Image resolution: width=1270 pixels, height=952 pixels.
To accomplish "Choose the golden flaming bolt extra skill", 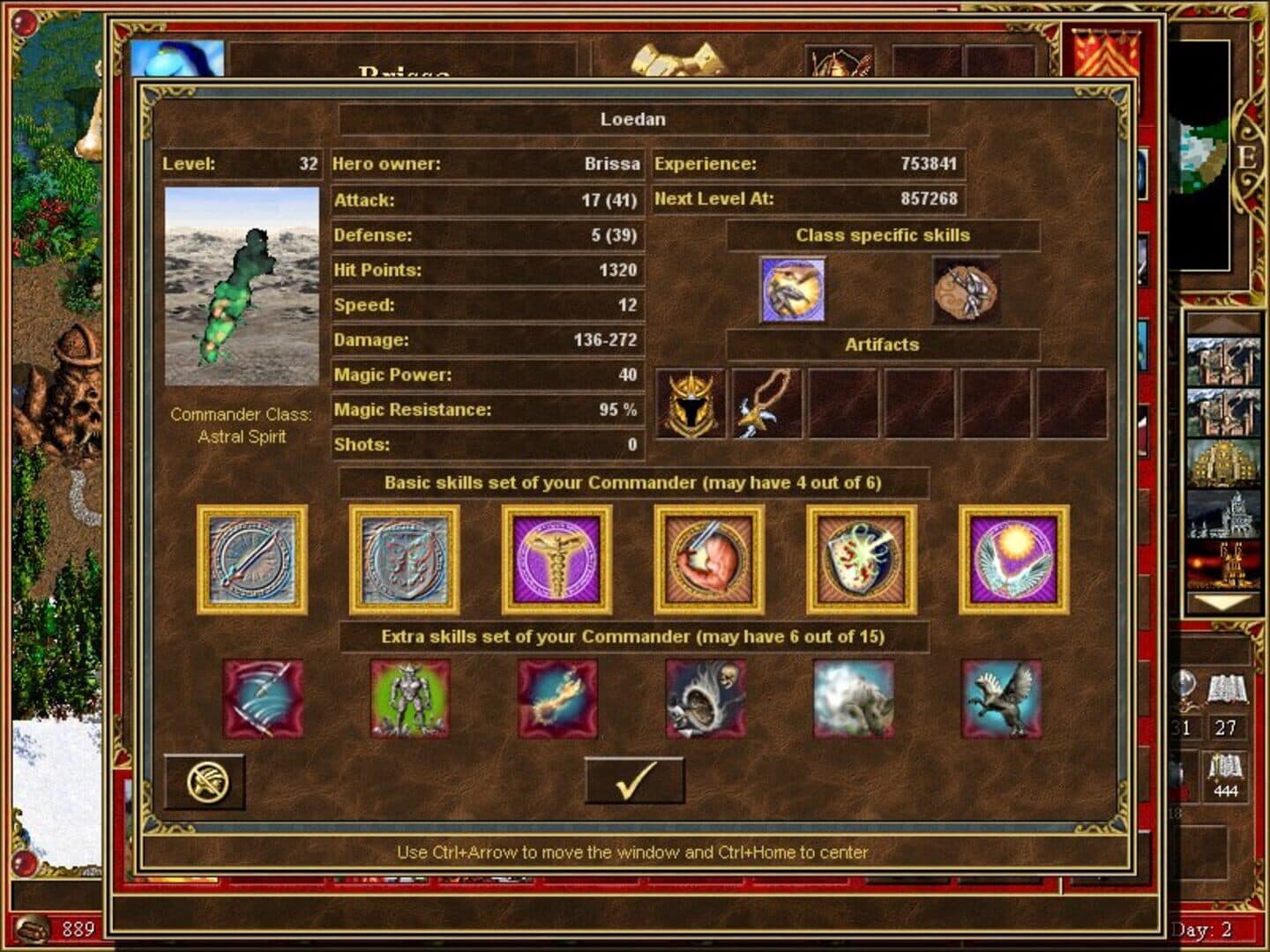I will (557, 699).
